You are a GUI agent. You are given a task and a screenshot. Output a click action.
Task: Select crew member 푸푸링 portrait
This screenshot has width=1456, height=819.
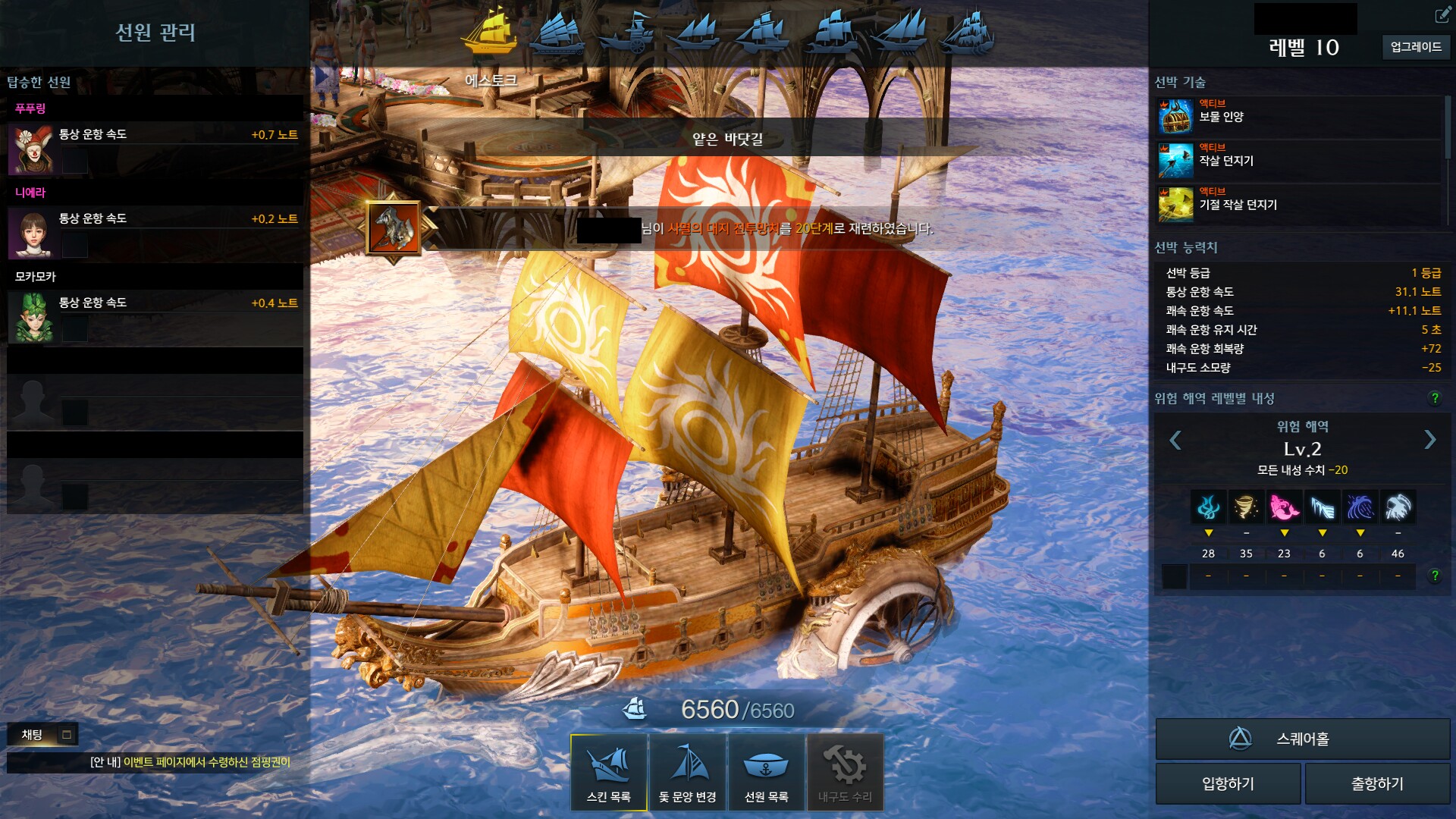31,149
